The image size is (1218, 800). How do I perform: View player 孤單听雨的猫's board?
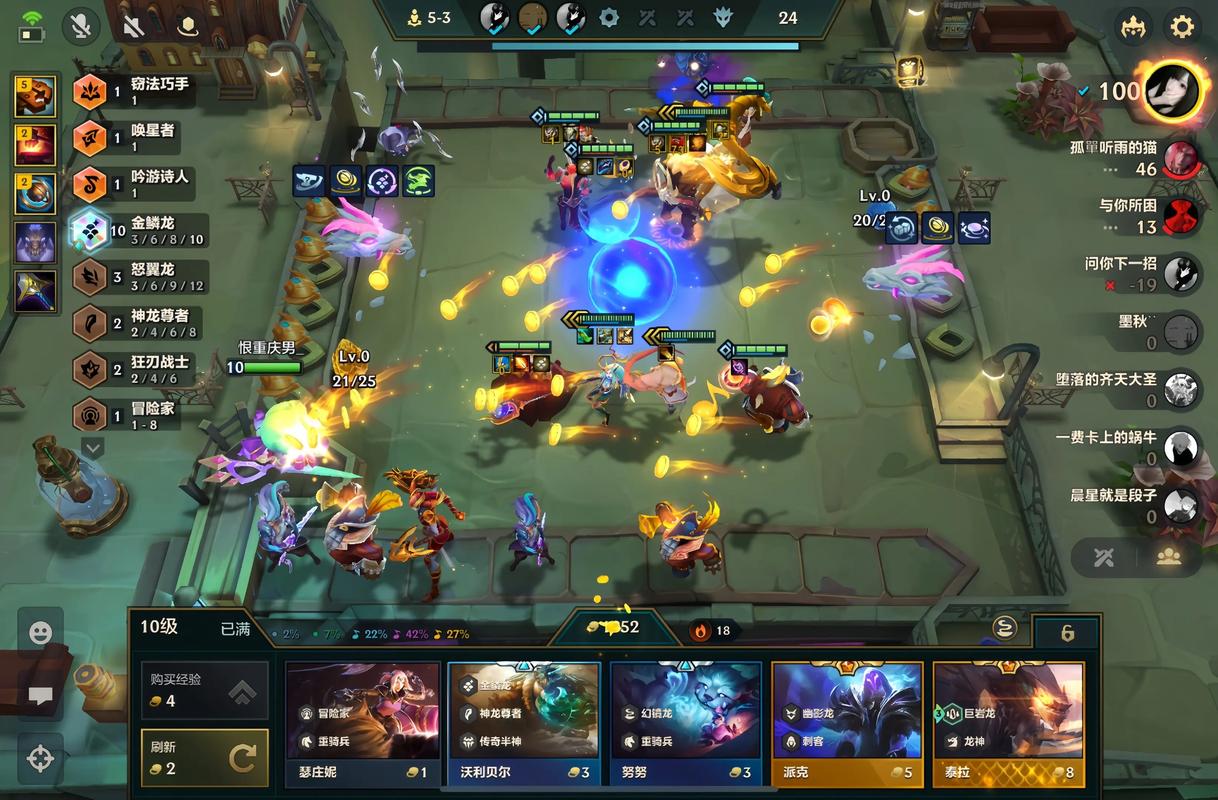click(1181, 158)
